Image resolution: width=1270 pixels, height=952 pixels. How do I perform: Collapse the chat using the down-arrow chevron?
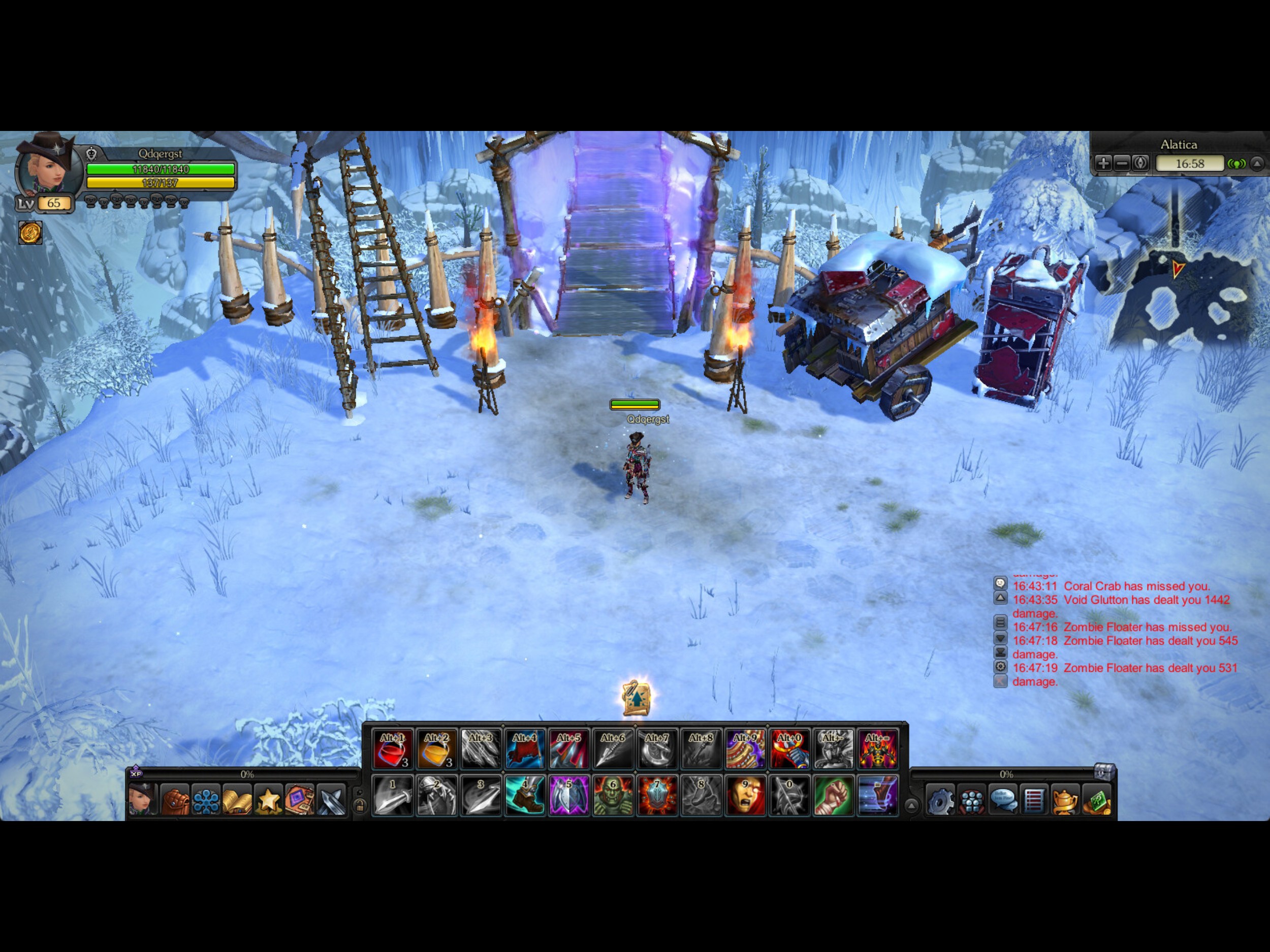(1001, 638)
